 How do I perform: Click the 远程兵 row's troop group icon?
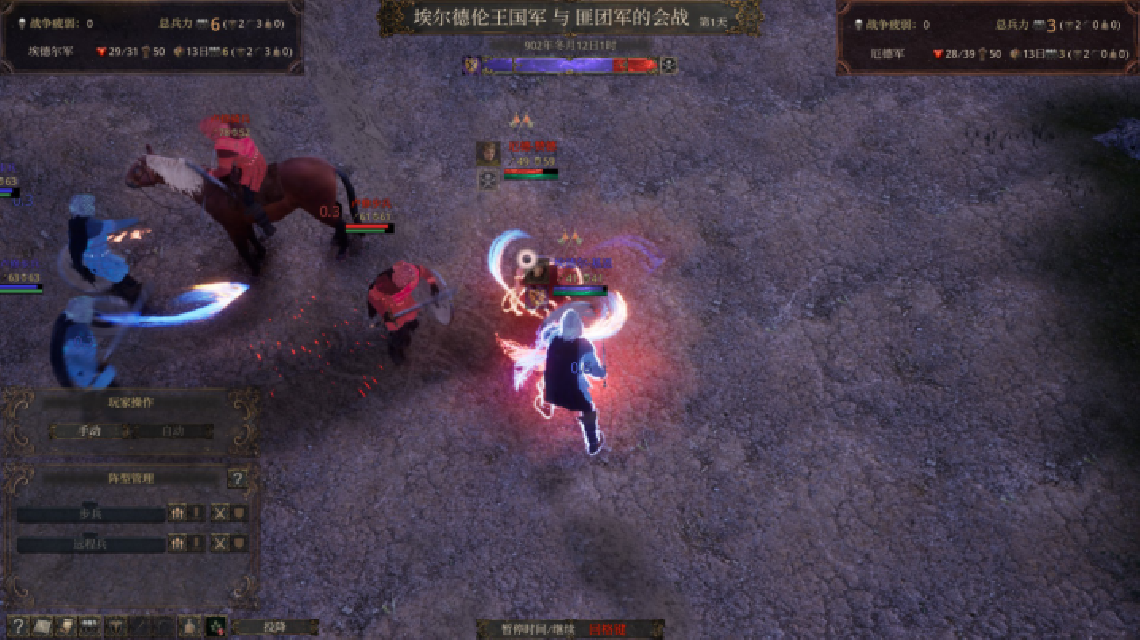tap(178, 544)
